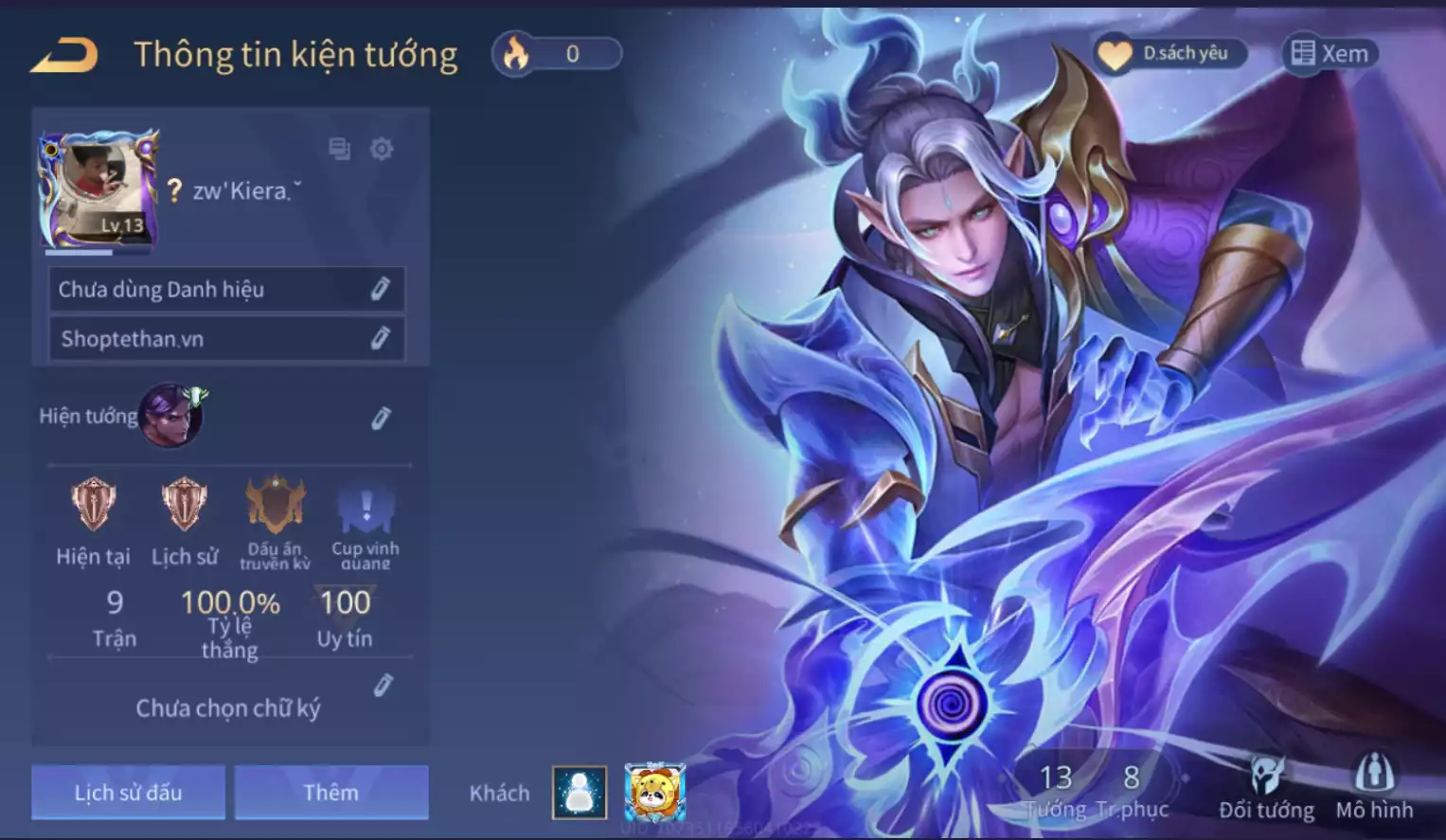The image size is (1446, 840).
Task: Edit the Chưa chọn chữ ký signature
Action: tap(383, 686)
